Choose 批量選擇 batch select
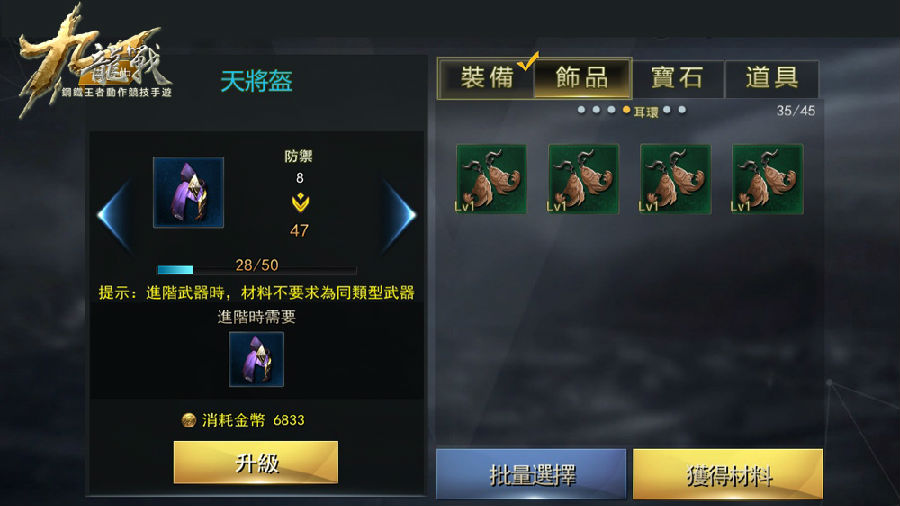Viewport: 900px width, 506px height. coord(531,473)
